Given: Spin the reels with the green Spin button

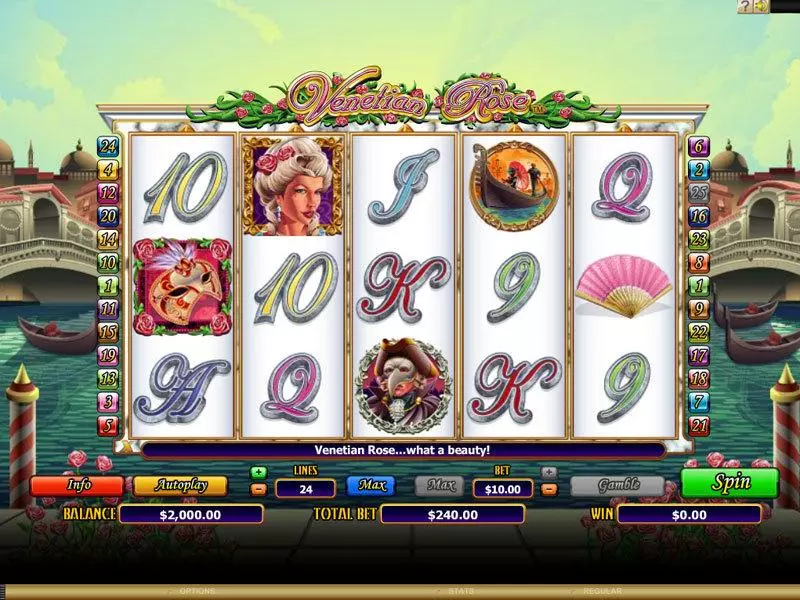Looking at the screenshot, I should click(x=730, y=482).
